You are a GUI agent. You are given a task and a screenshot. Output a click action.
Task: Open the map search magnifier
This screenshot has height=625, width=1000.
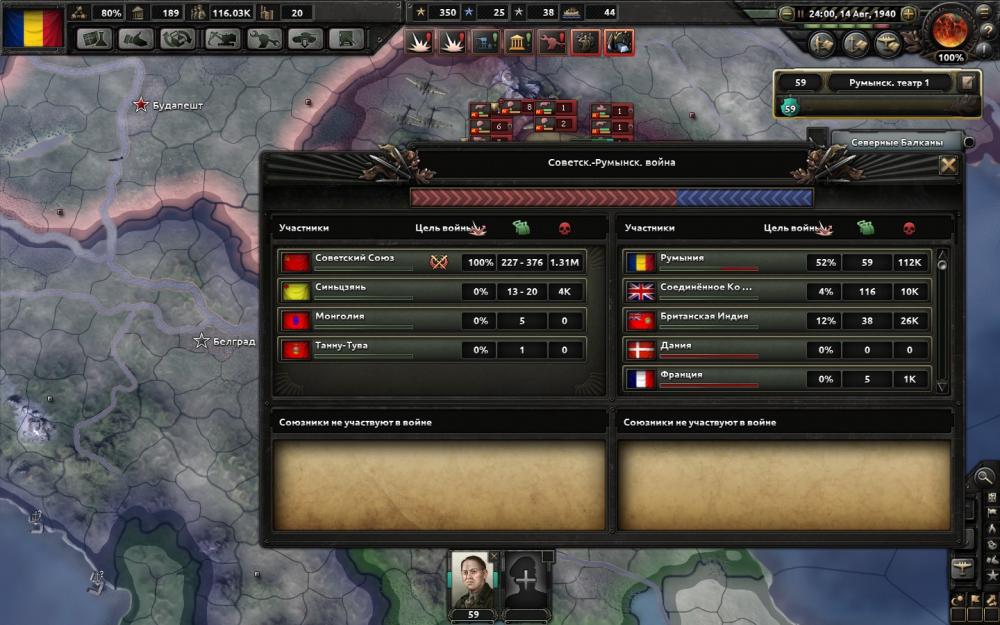pyautogui.click(x=985, y=477)
